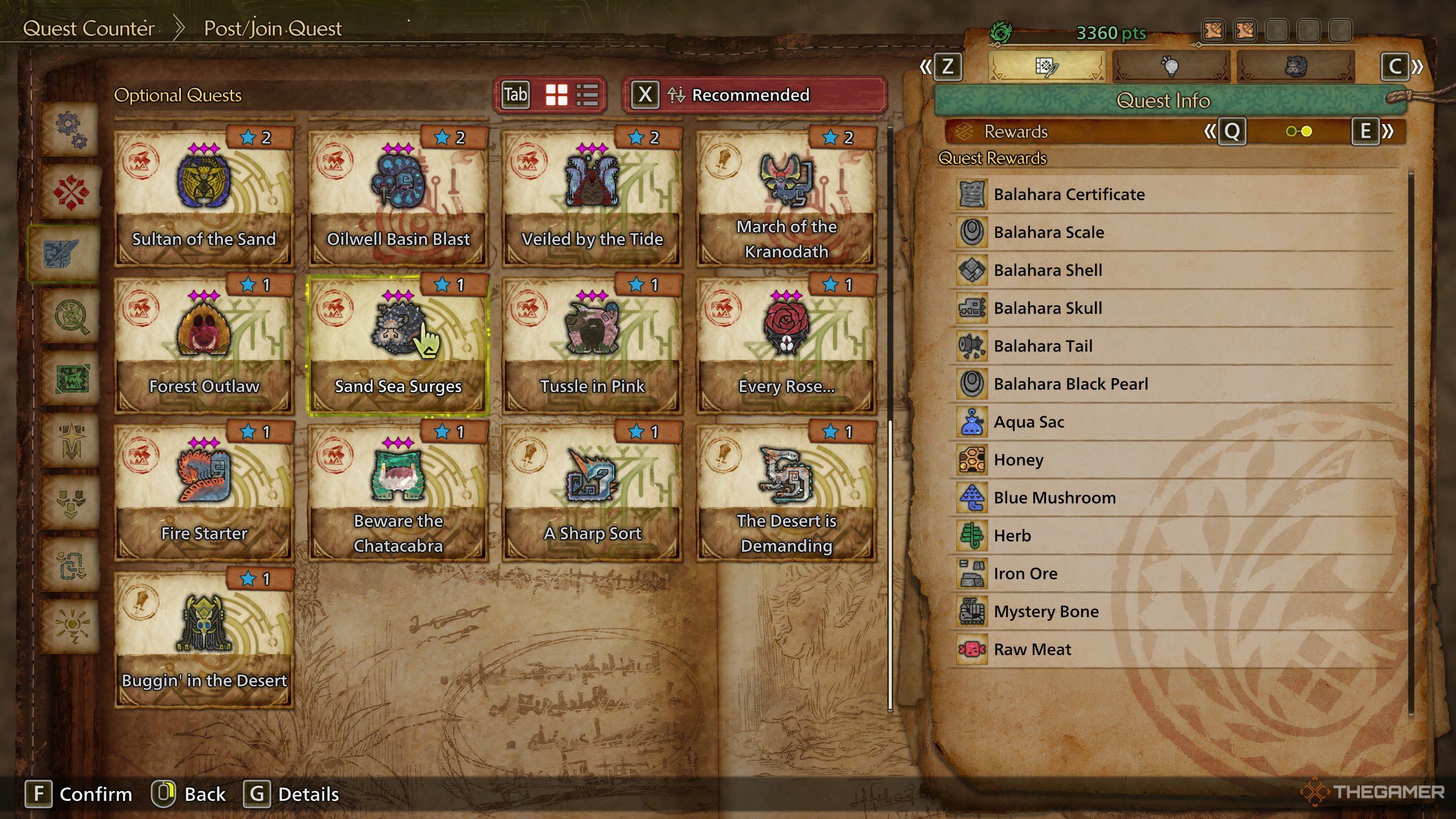Choose the Sand Sea Surges quest
The width and height of the screenshot is (1456, 819).
pyautogui.click(x=398, y=345)
